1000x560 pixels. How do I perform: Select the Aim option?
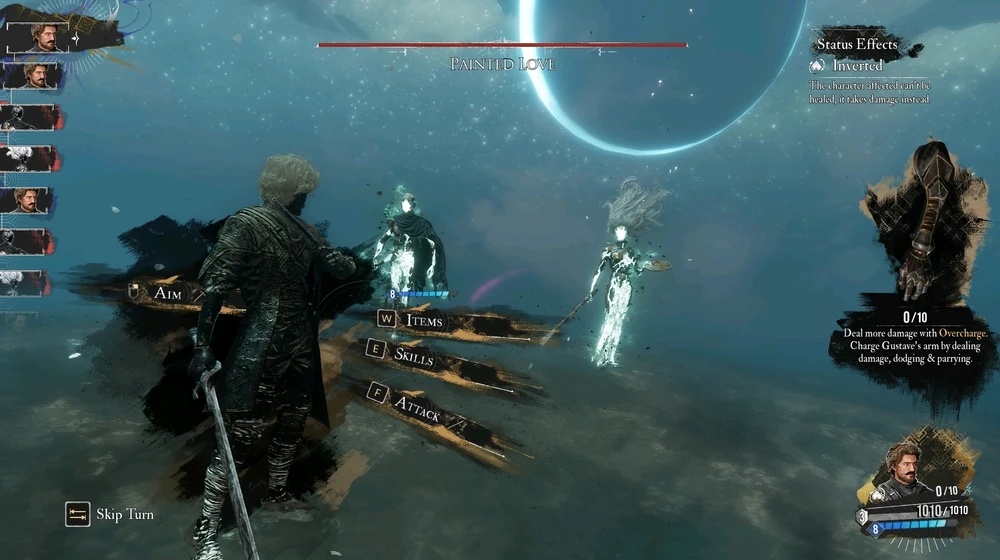click(166, 293)
